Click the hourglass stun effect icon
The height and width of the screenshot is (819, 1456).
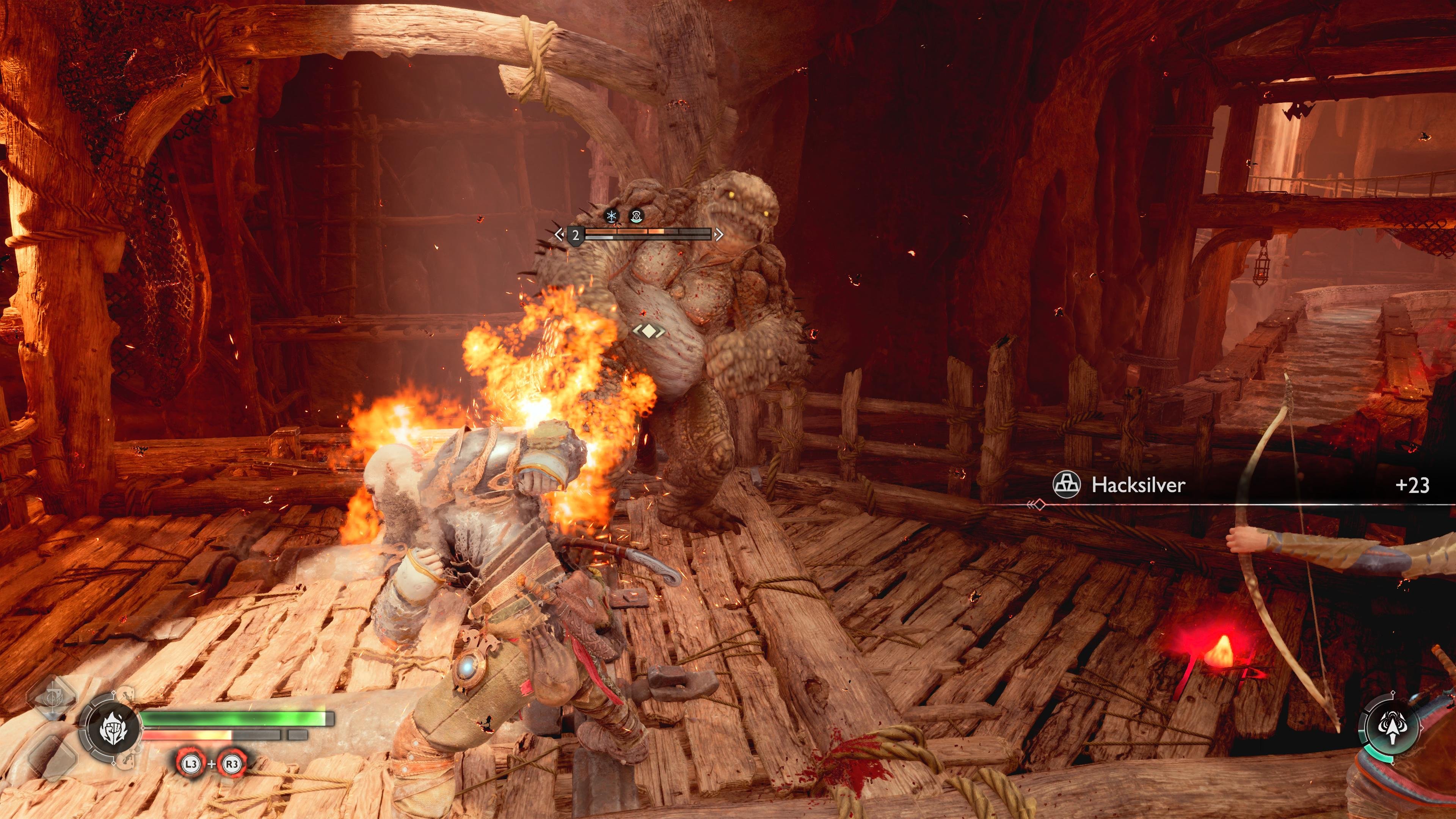coord(637,216)
